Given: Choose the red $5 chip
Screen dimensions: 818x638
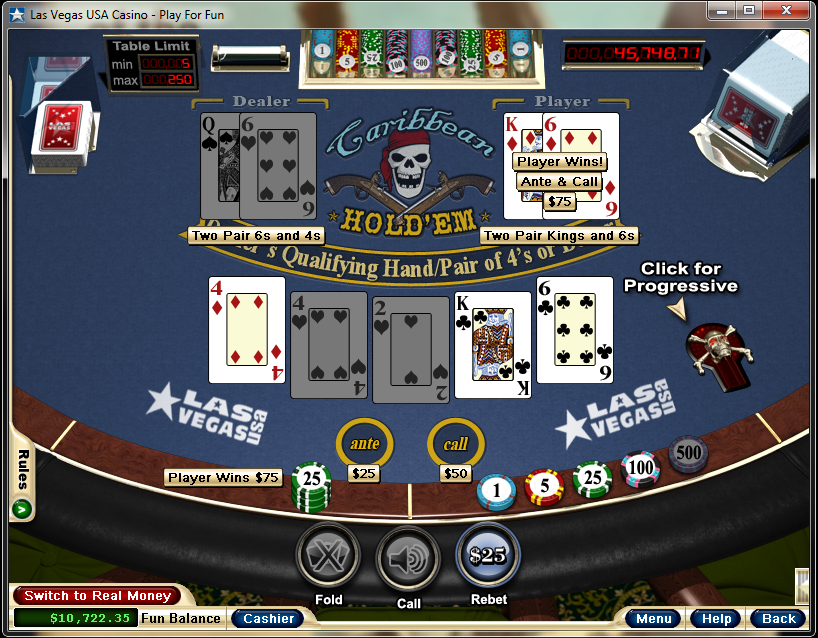Looking at the screenshot, I should [544, 487].
